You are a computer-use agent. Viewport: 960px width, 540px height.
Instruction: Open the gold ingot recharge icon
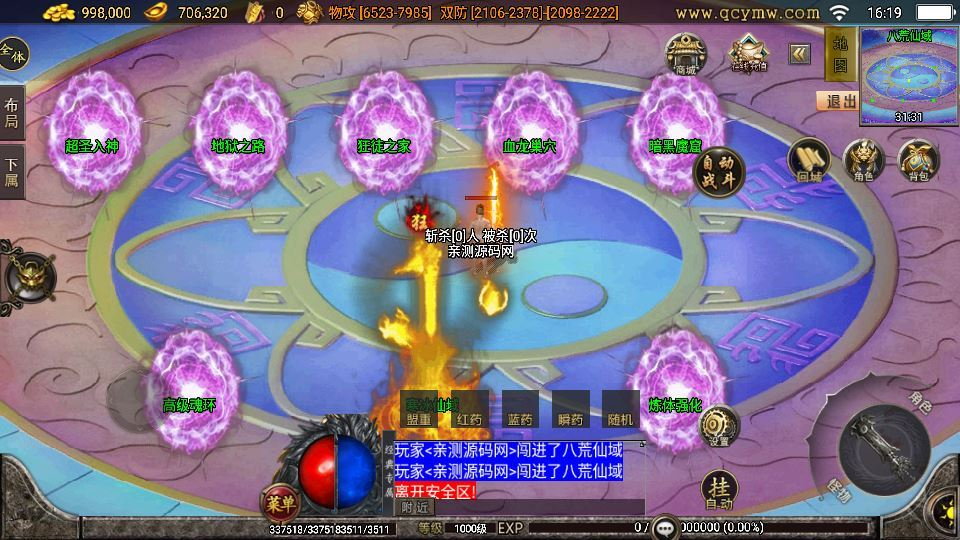746,53
